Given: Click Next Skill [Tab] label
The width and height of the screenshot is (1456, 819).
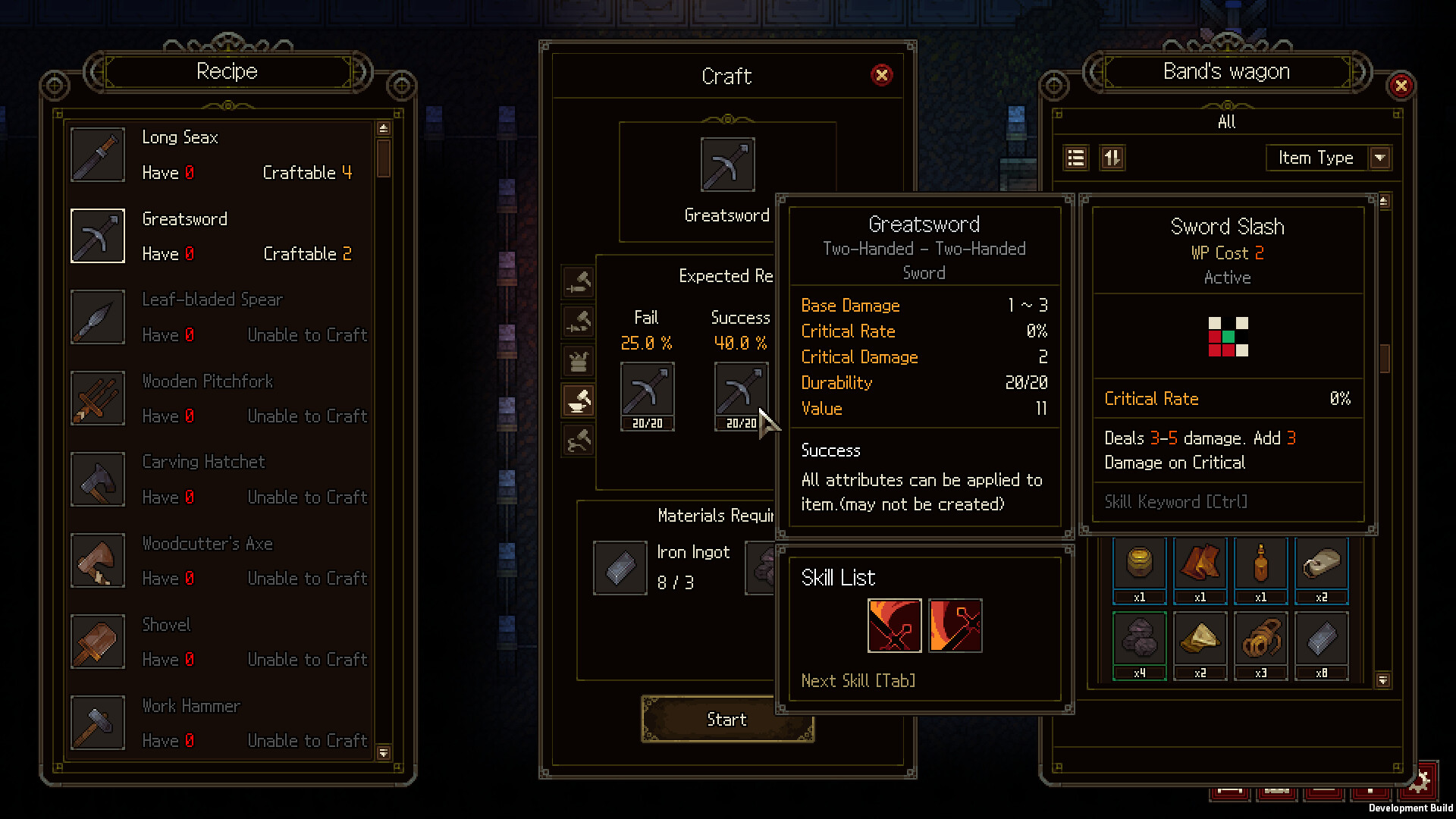Looking at the screenshot, I should tap(857, 680).
